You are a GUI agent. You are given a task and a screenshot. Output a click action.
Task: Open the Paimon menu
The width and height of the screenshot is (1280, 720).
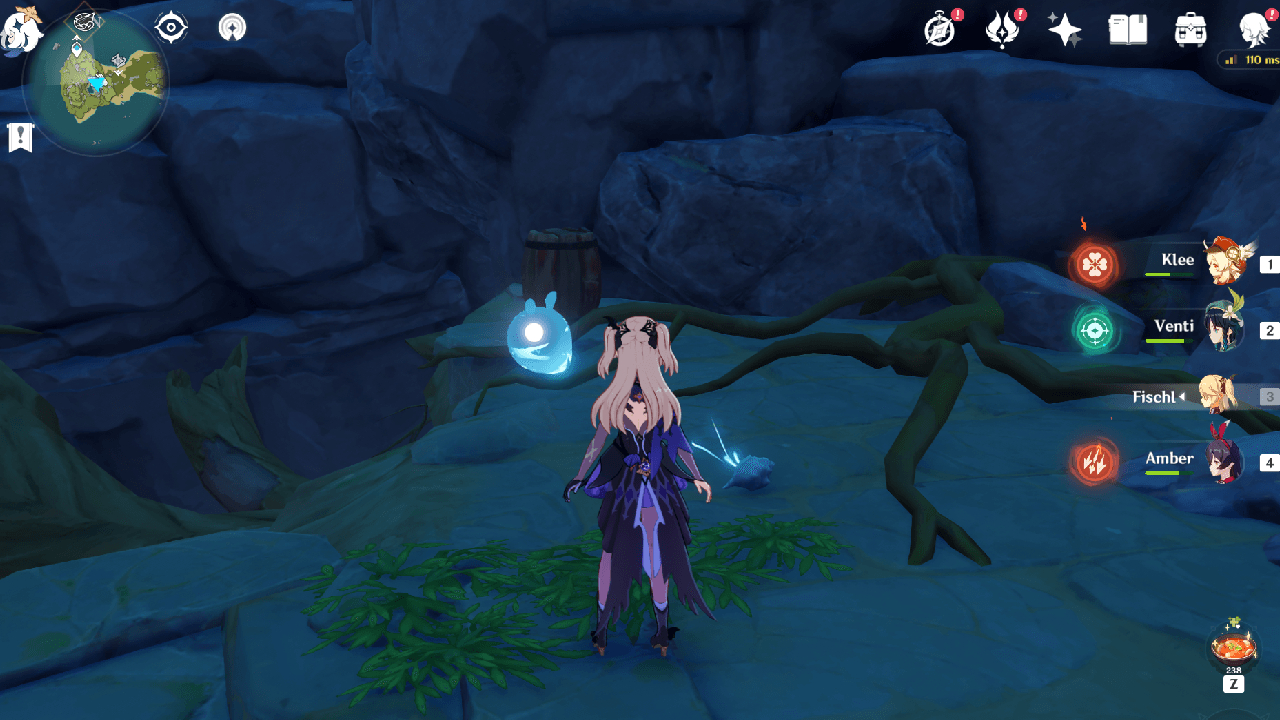pyautogui.click(x=20, y=28)
